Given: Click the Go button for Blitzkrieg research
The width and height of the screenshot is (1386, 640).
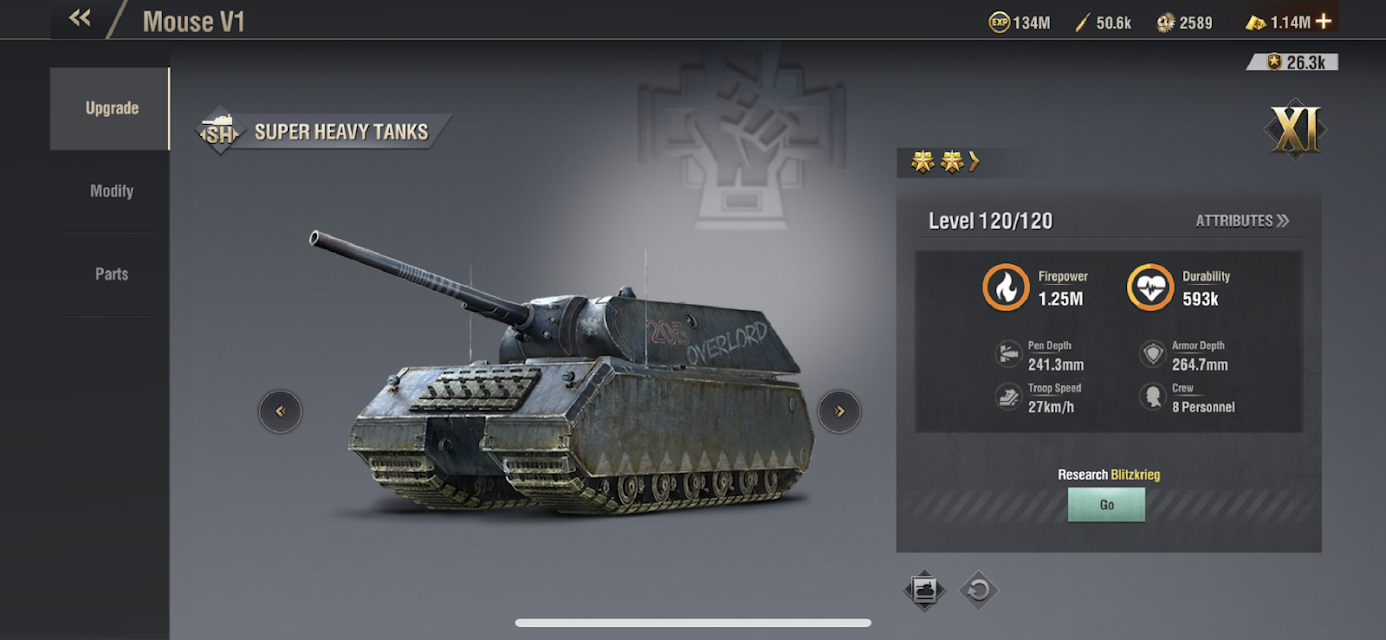Looking at the screenshot, I should click(x=1106, y=505).
